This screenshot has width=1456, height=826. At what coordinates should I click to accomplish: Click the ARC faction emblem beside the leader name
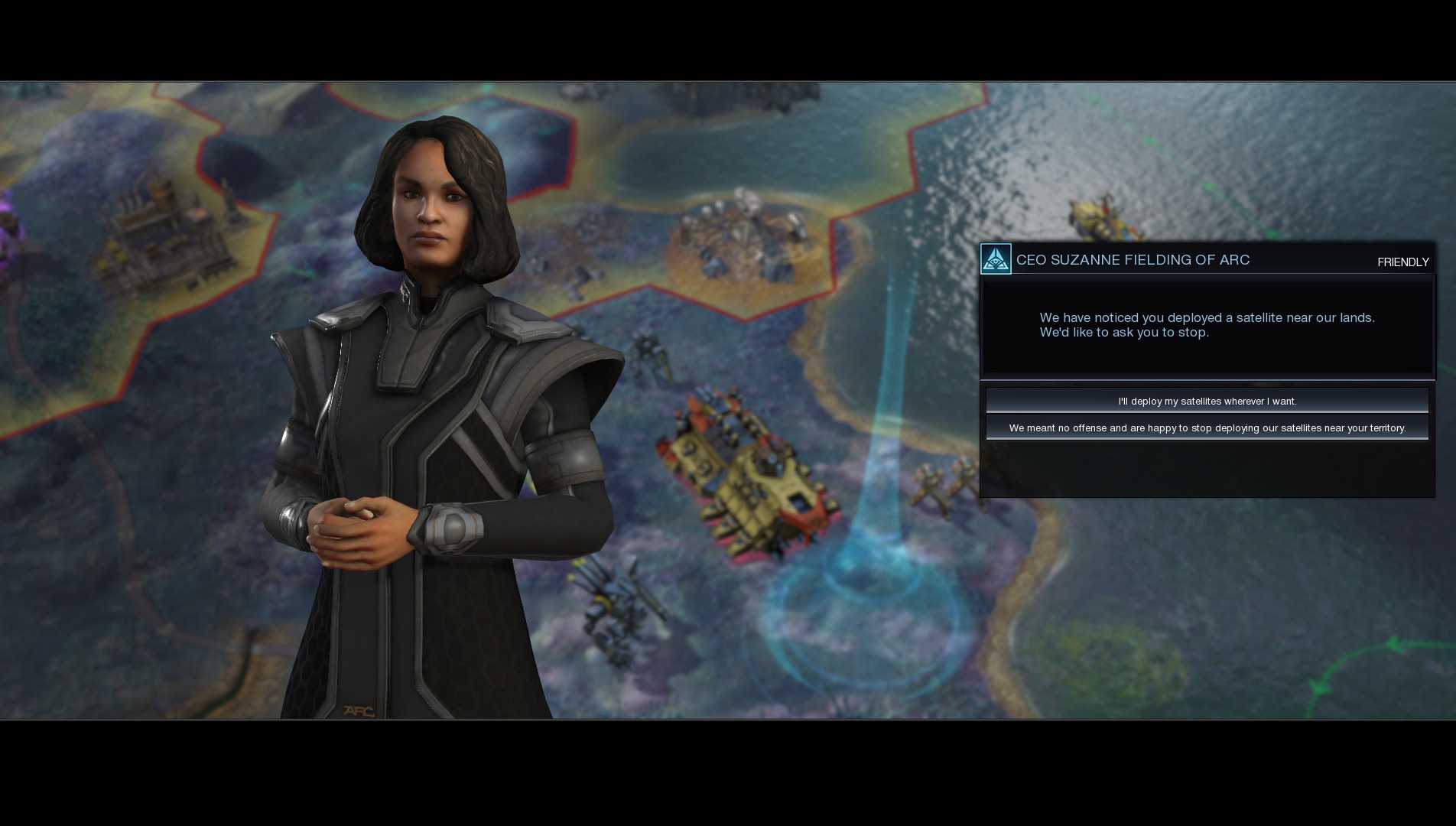pos(995,259)
